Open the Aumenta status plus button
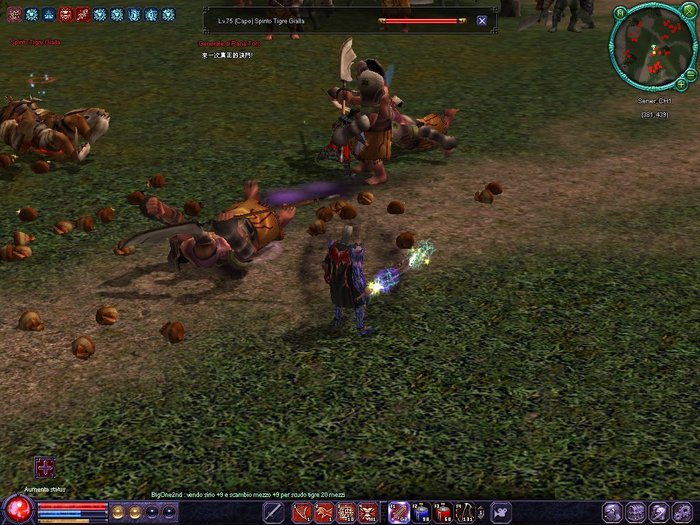This screenshot has width=700, height=525. 44,467
